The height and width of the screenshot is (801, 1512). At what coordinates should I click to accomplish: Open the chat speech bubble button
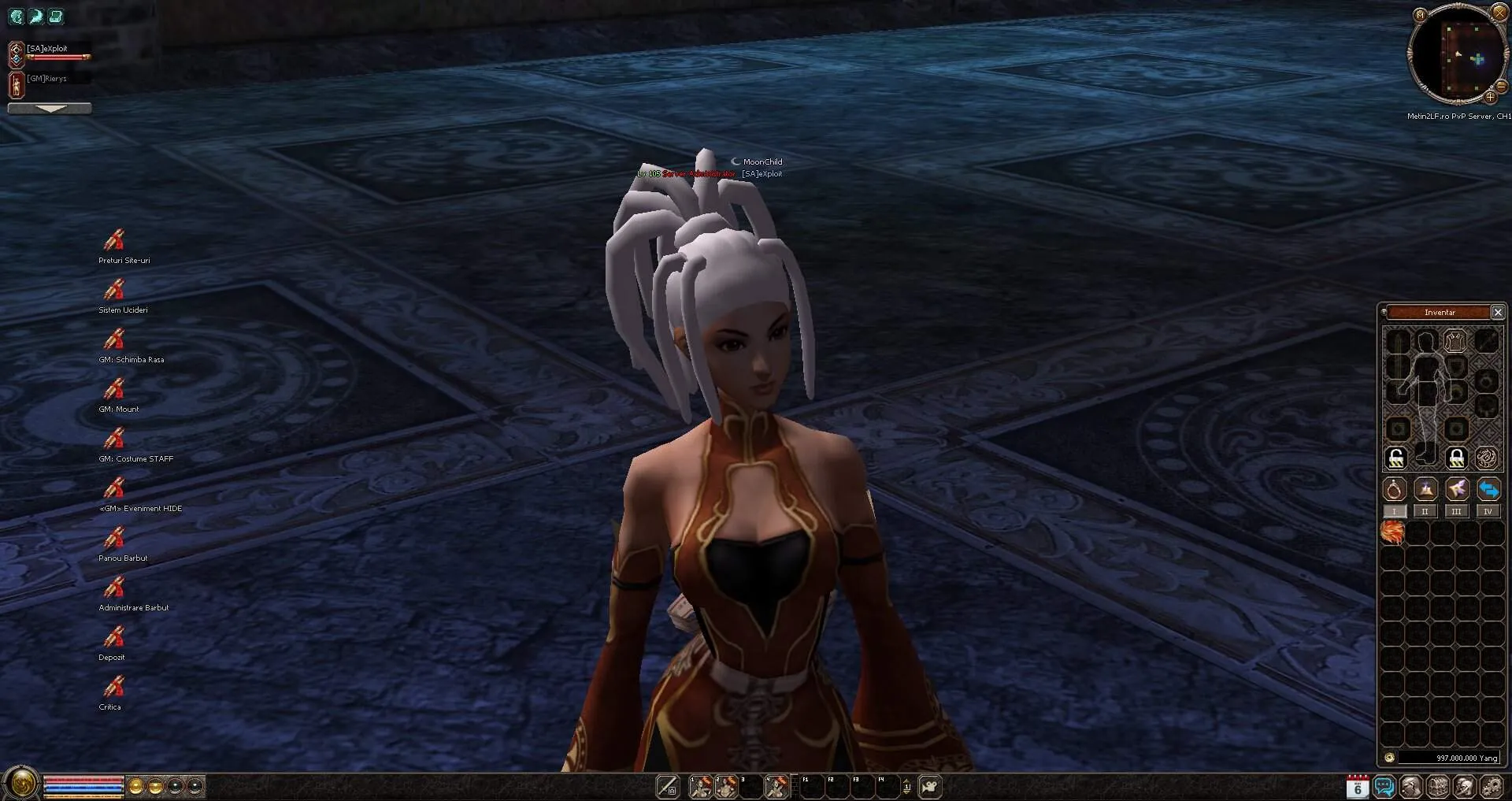(x=1384, y=786)
